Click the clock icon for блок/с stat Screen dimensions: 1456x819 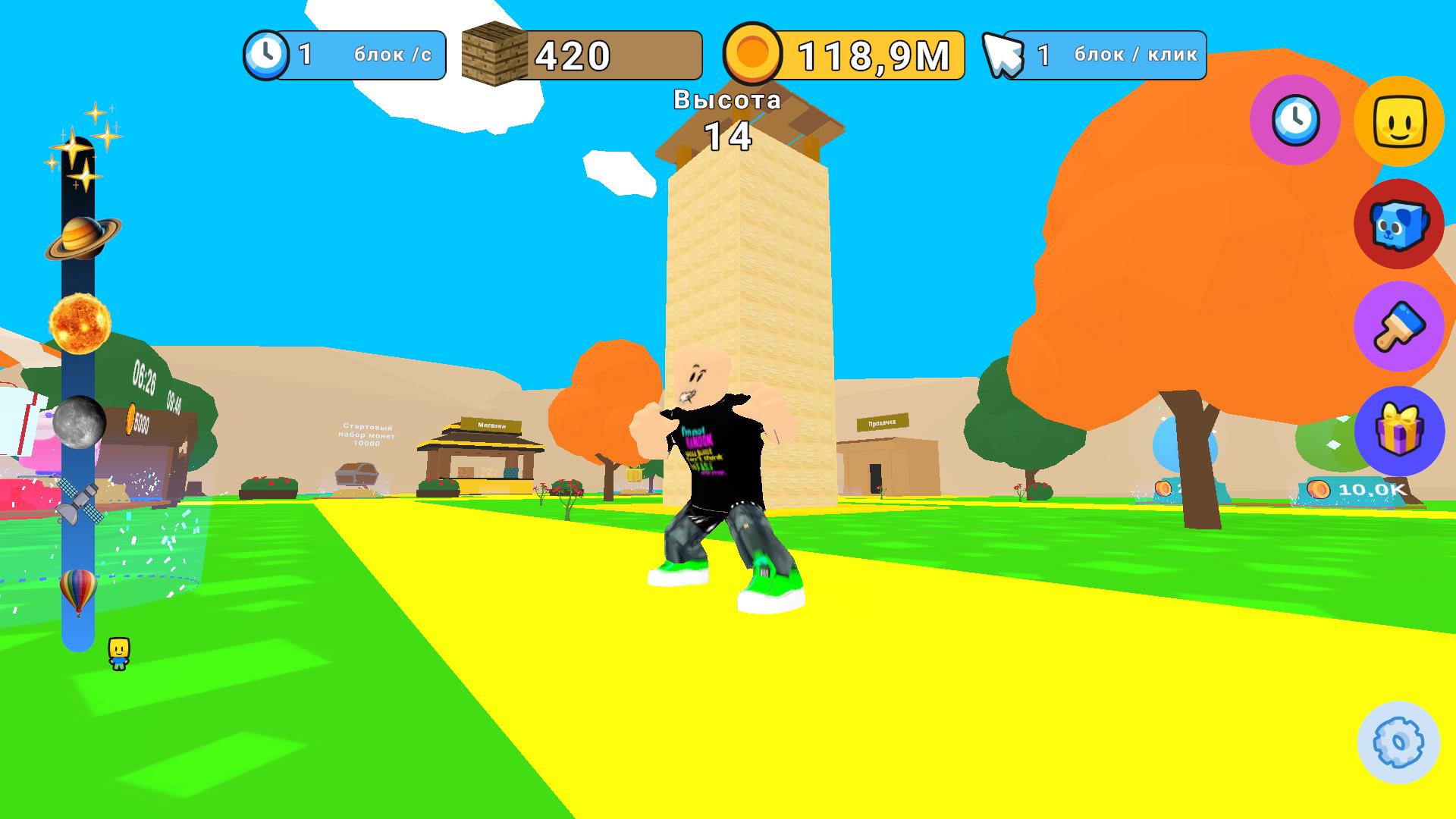[x=267, y=55]
